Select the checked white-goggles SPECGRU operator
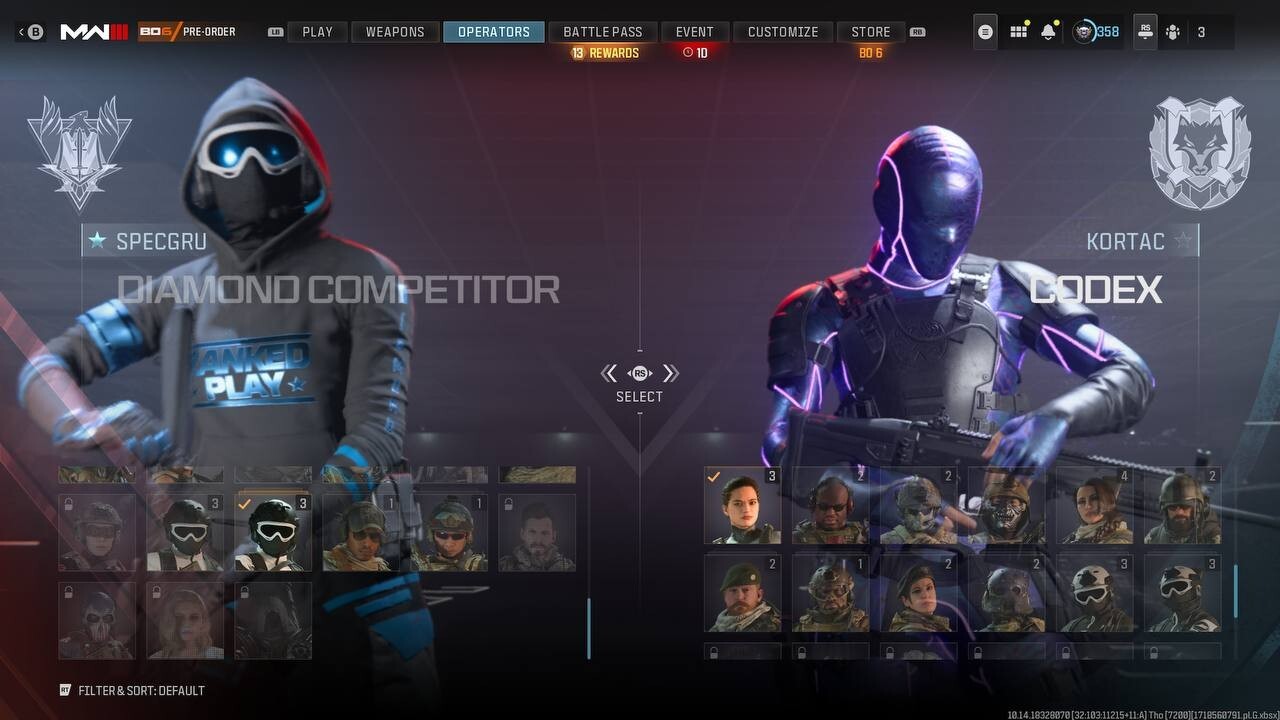The image size is (1280, 720). (x=273, y=533)
